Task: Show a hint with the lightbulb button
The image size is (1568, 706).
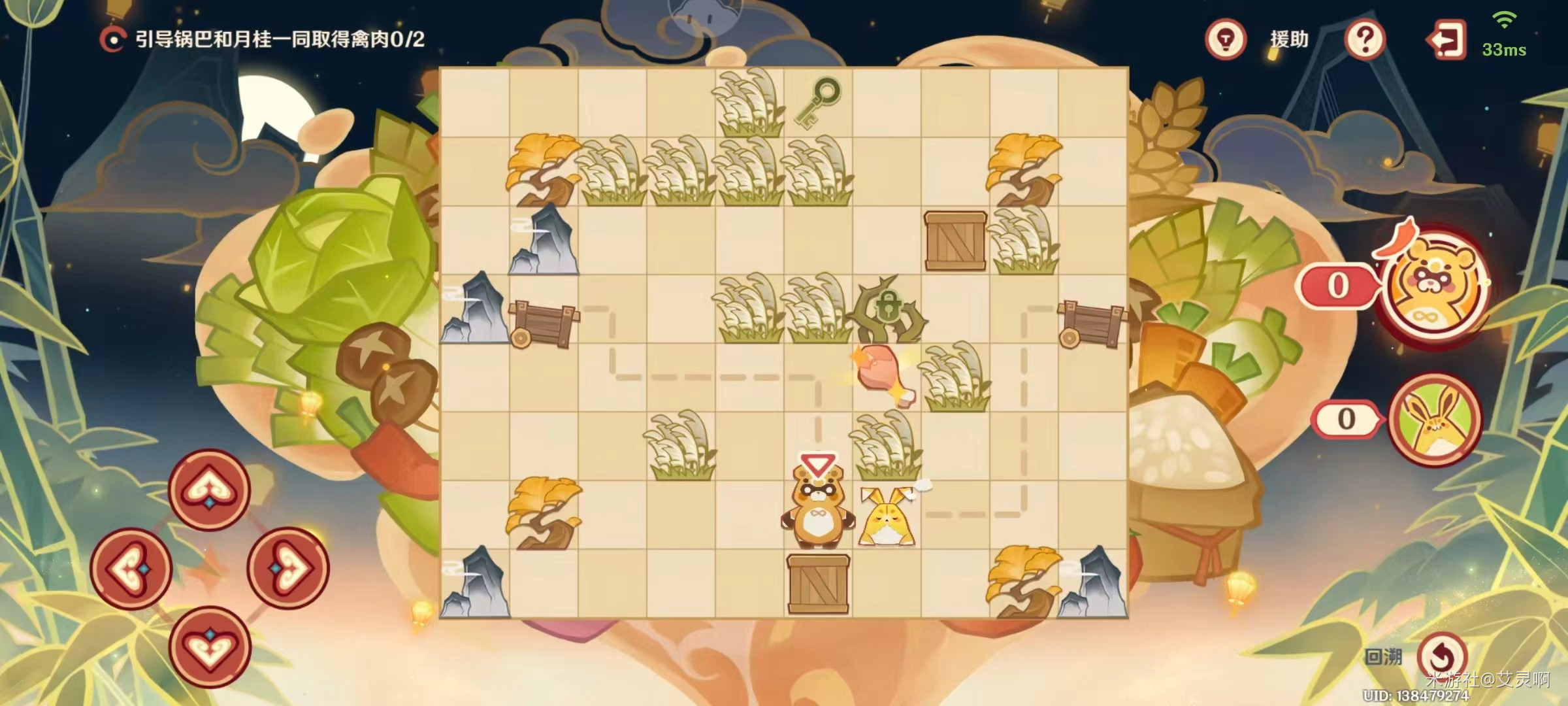Action: point(1226,39)
